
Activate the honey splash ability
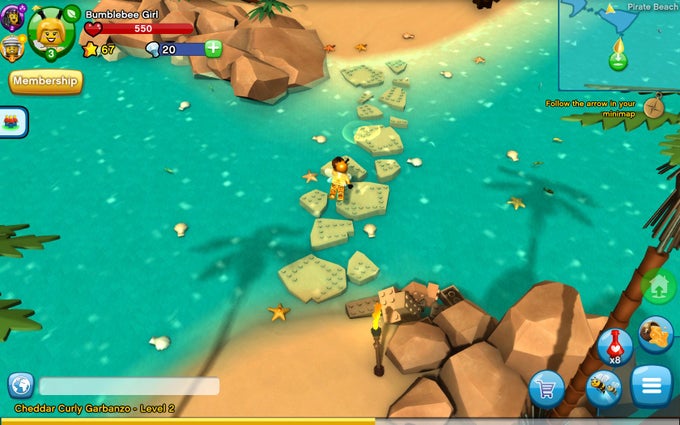pyautogui.click(x=656, y=335)
